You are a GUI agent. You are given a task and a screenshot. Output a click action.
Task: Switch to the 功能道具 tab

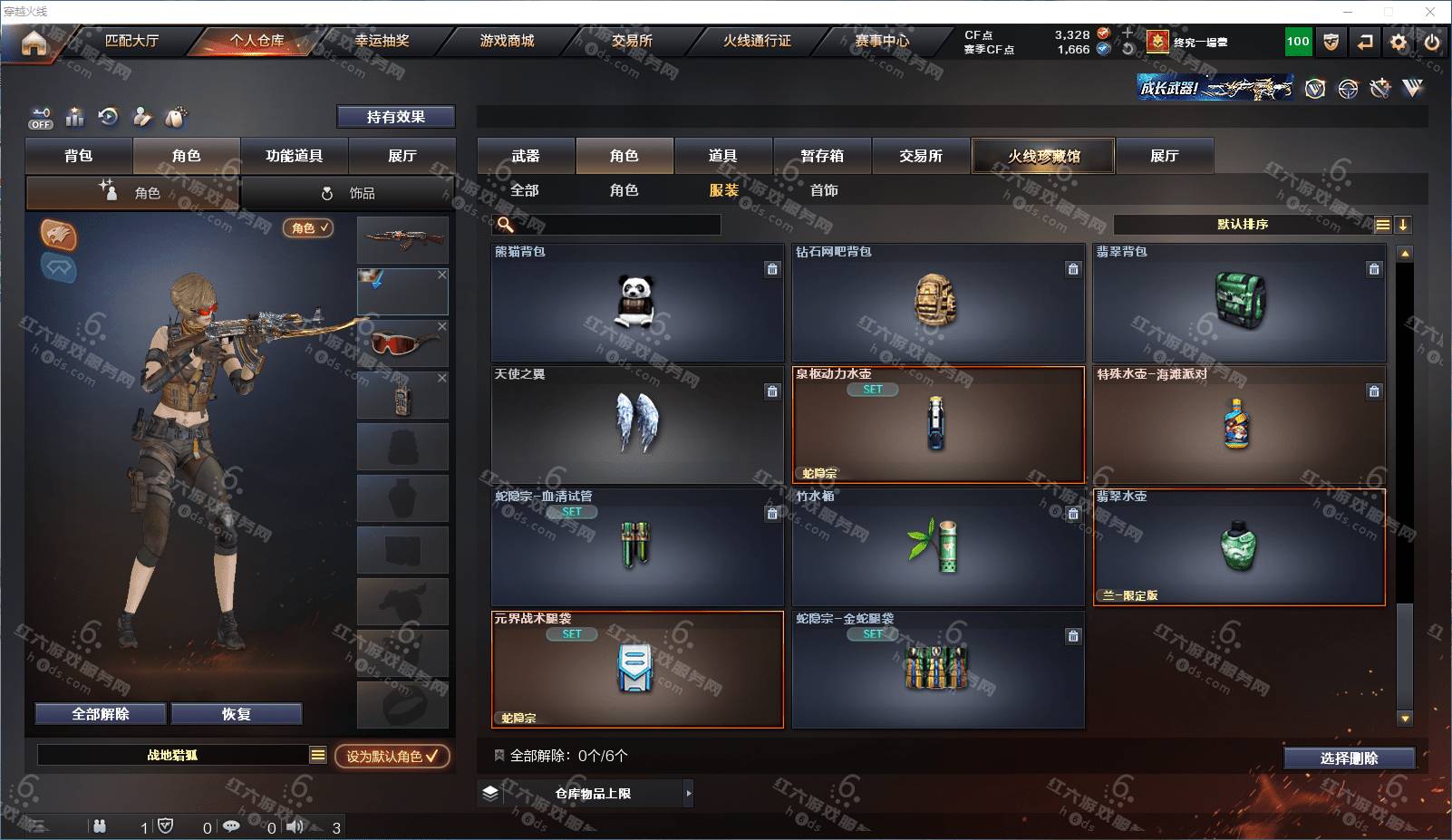click(x=294, y=156)
